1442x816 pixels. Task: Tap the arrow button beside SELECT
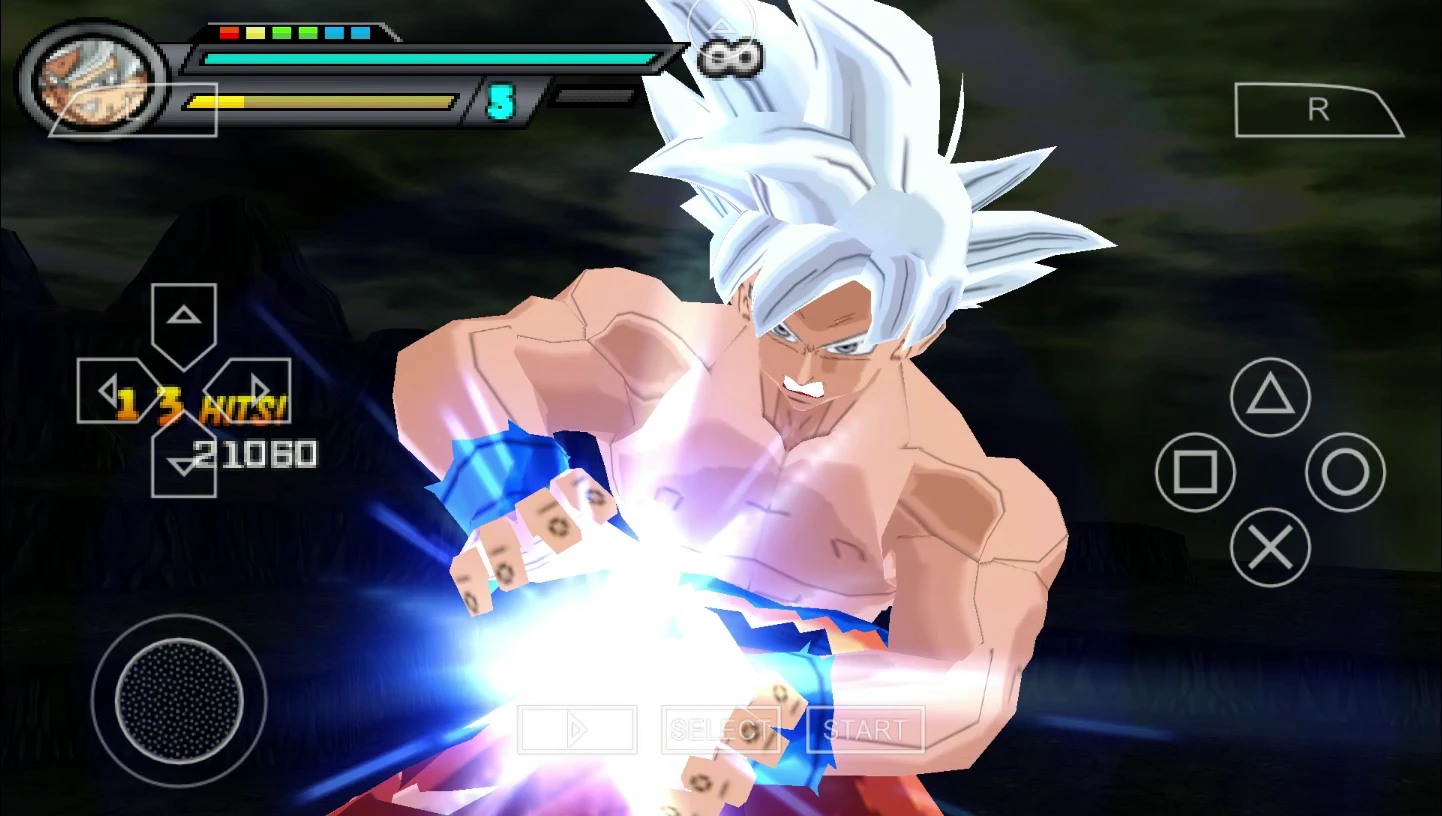[x=577, y=729]
